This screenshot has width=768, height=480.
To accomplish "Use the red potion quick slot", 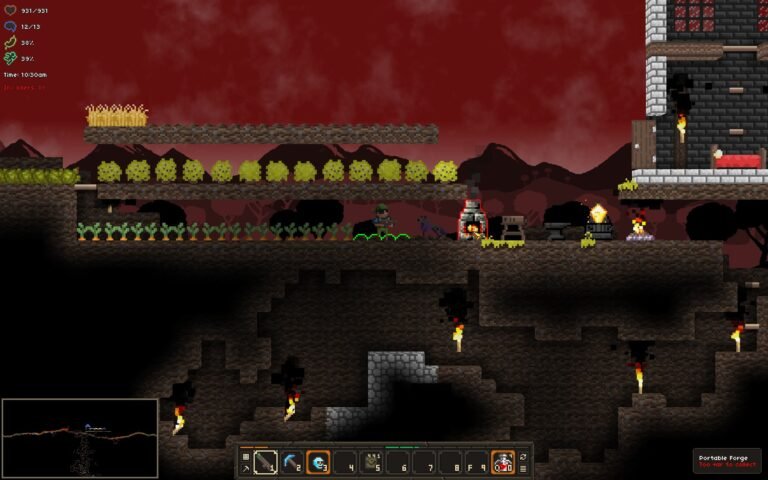I will (x=503, y=462).
